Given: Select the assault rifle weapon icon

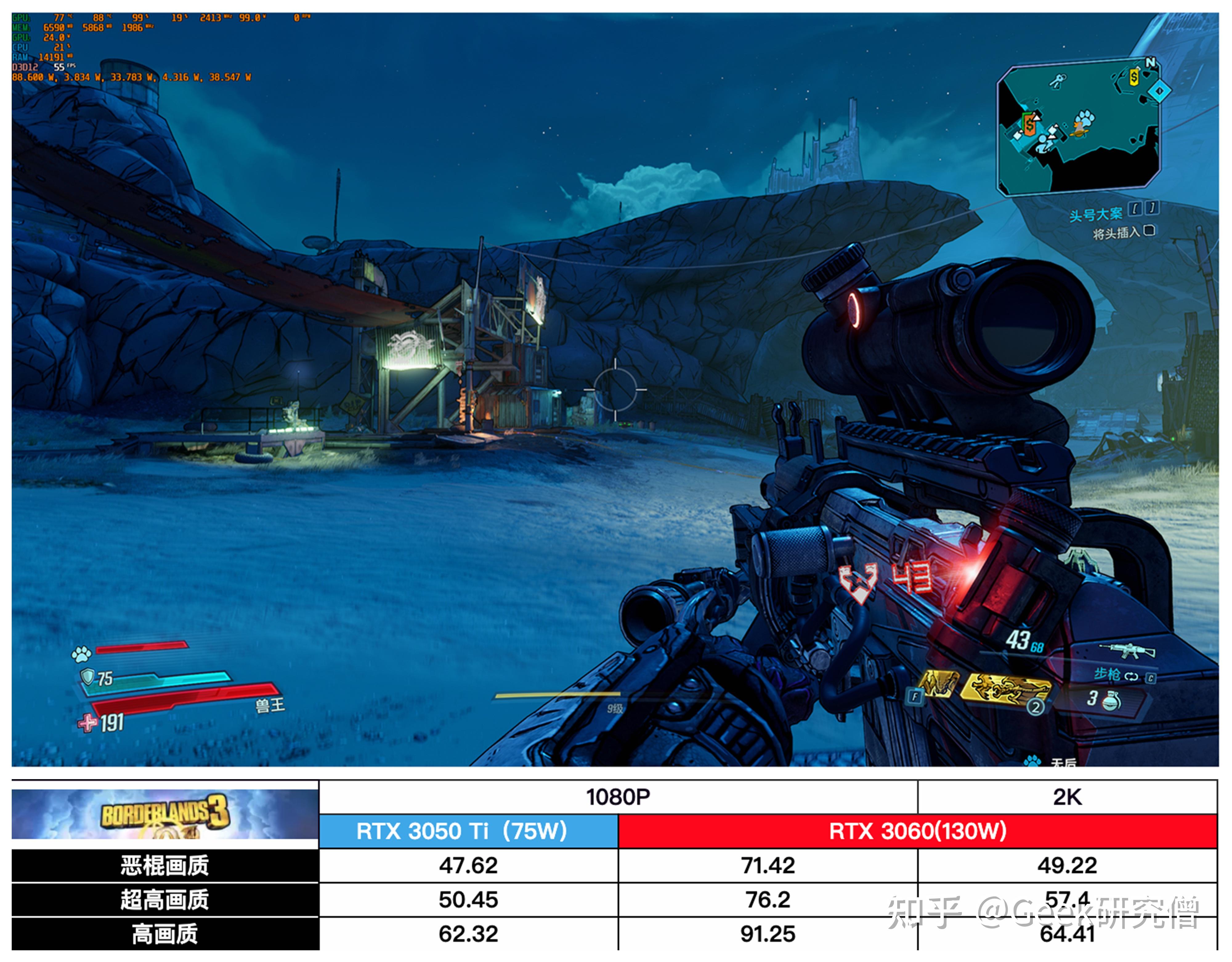Looking at the screenshot, I should click(x=1127, y=650).
